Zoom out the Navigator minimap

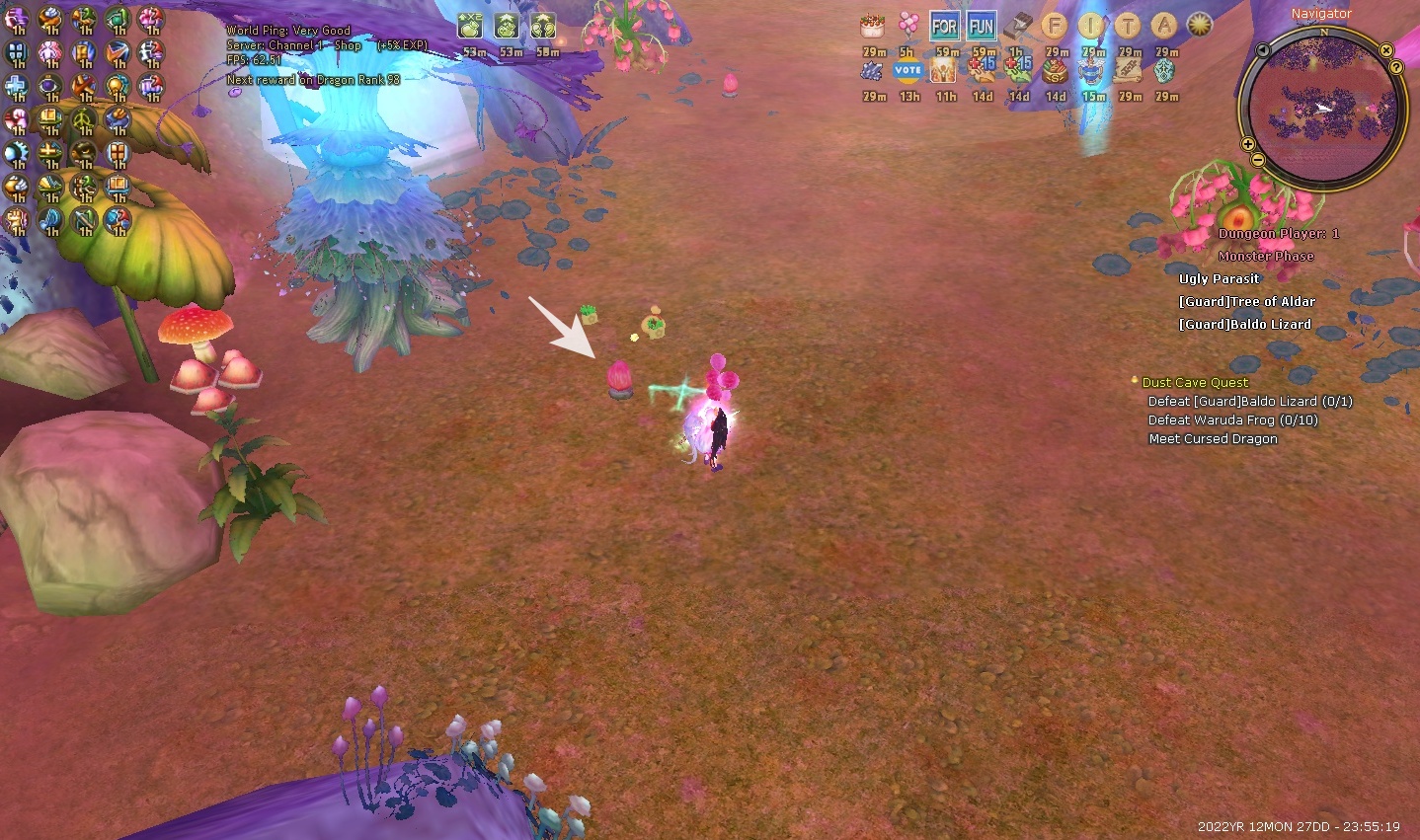(1257, 159)
